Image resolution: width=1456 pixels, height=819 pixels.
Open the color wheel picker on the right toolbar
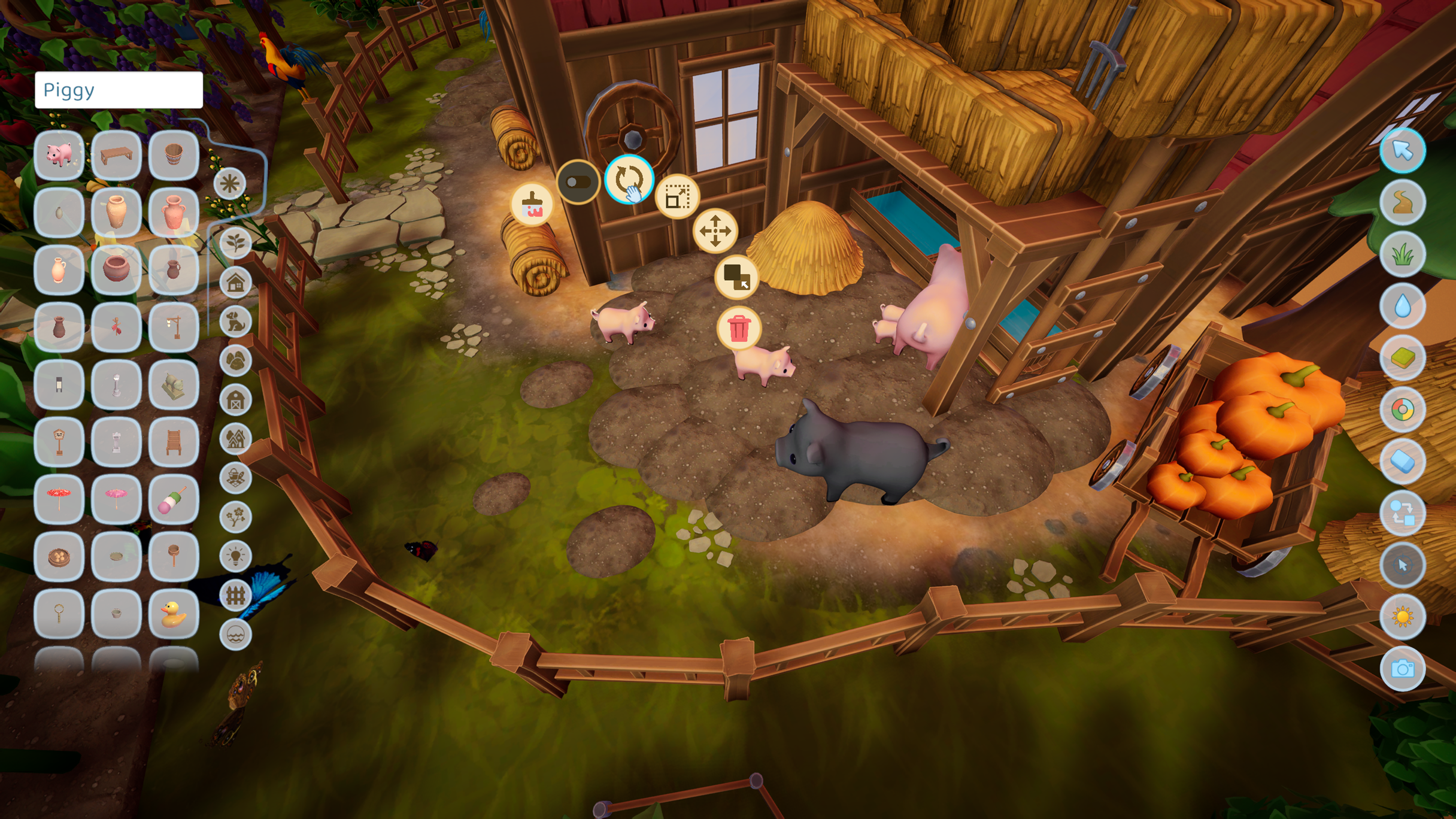coord(1404,409)
